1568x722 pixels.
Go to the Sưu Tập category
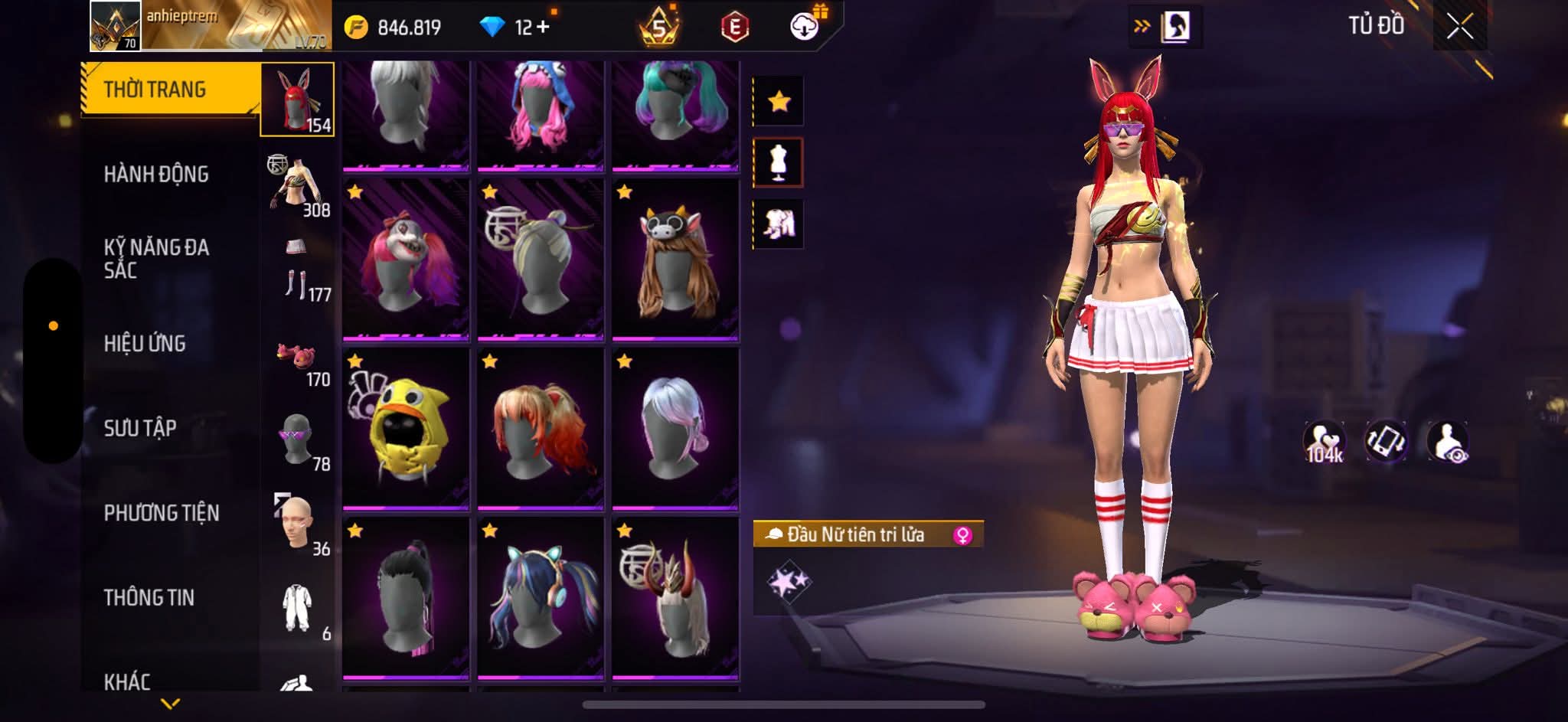pyautogui.click(x=140, y=428)
